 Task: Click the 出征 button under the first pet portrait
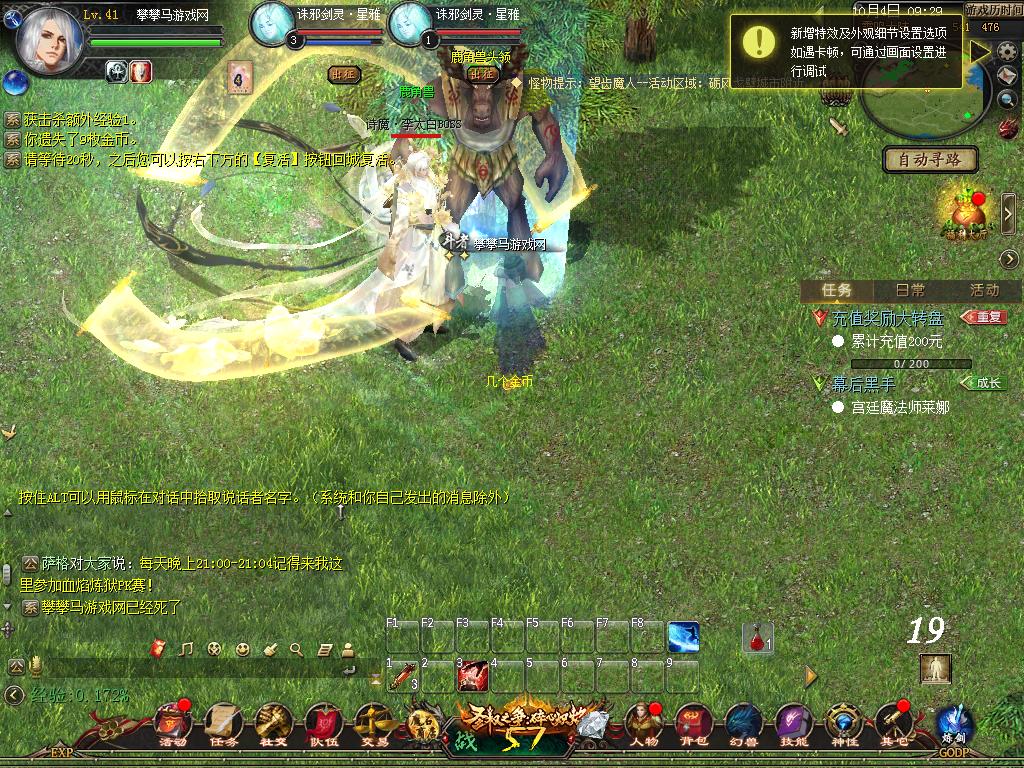pyautogui.click(x=344, y=73)
